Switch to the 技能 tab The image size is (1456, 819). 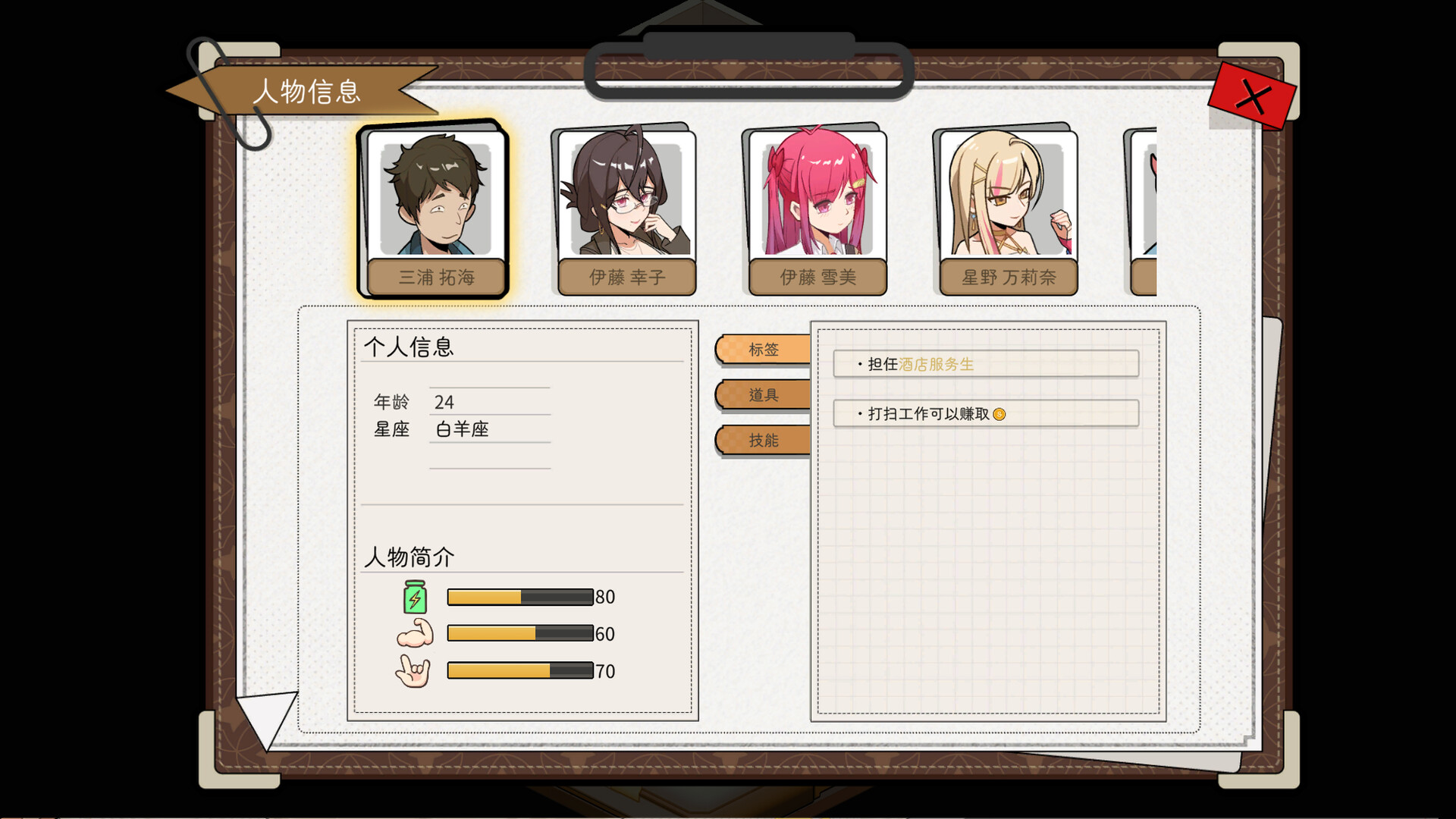761,441
